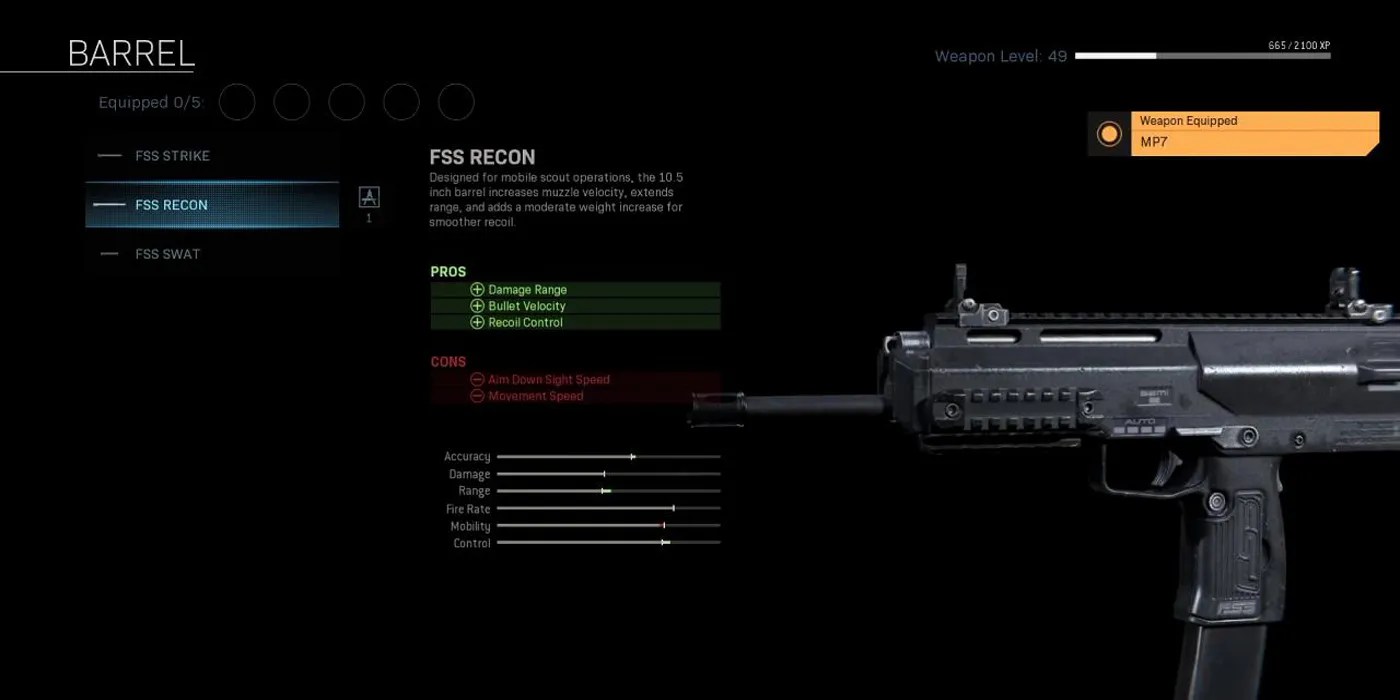Select the FSS Strike barrel
Image resolution: width=1400 pixels, height=700 pixels.
click(212, 156)
